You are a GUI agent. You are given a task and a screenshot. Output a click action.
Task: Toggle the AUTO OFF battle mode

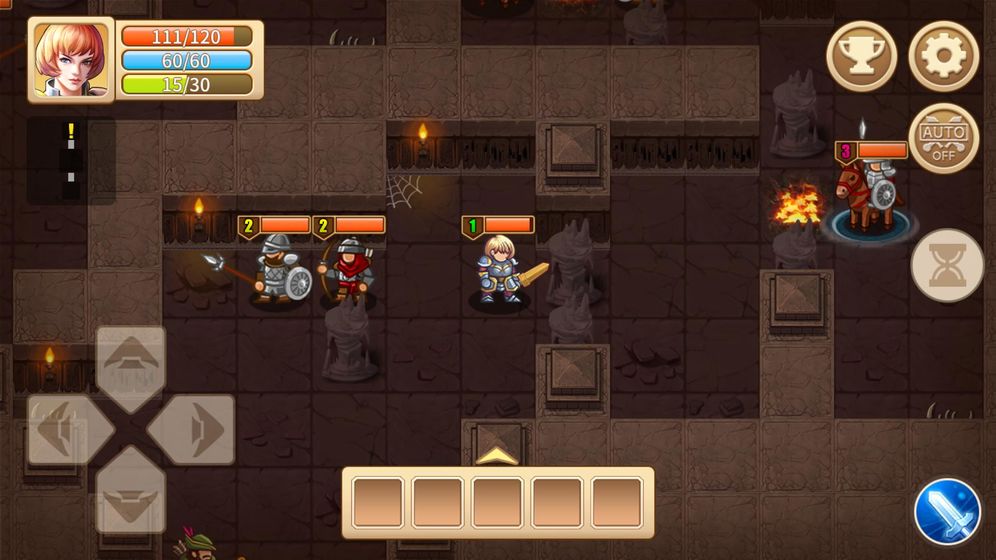click(x=943, y=138)
